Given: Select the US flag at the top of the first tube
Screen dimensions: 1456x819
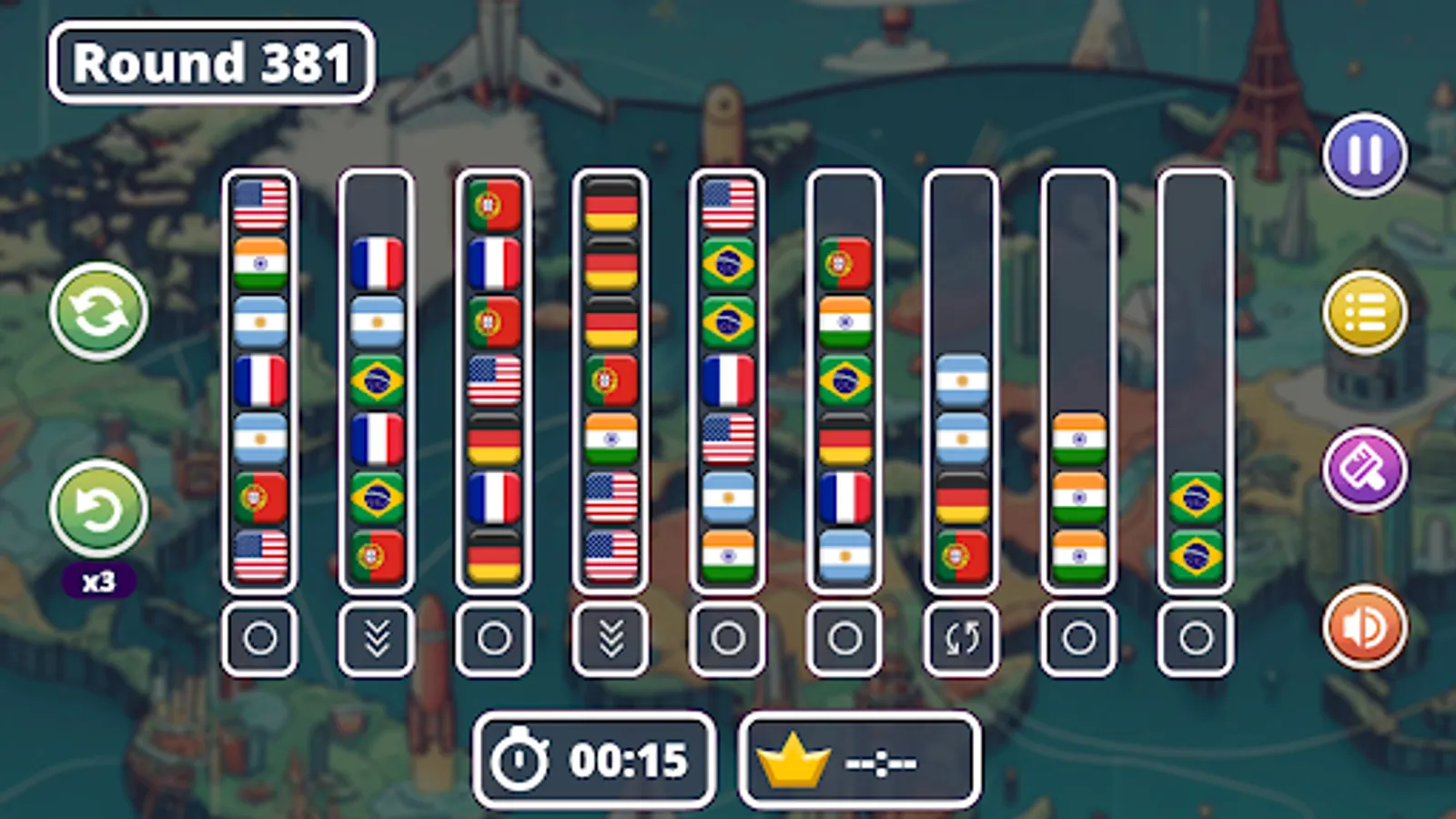Looking at the screenshot, I should point(259,204).
